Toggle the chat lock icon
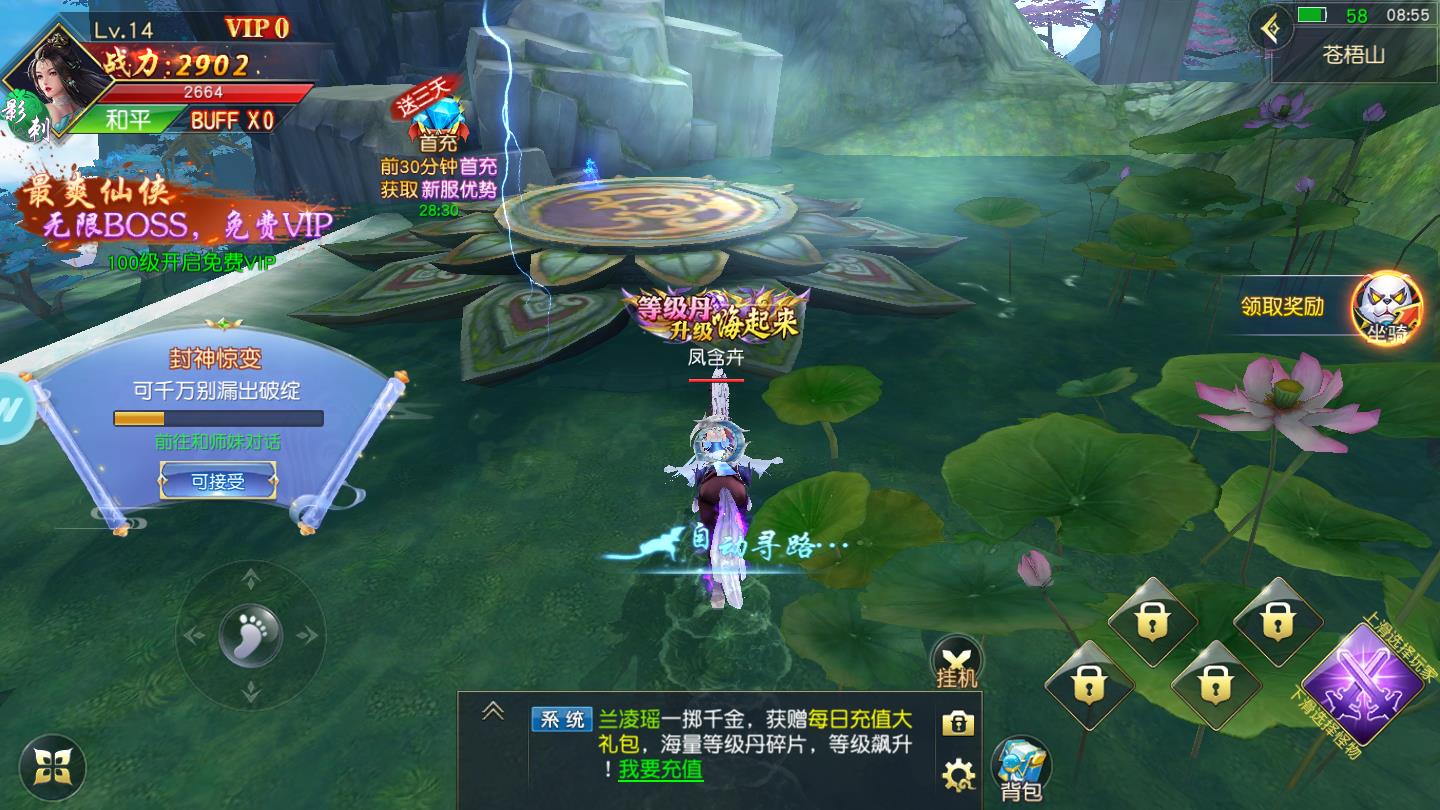This screenshot has width=1440, height=810. pos(957,723)
